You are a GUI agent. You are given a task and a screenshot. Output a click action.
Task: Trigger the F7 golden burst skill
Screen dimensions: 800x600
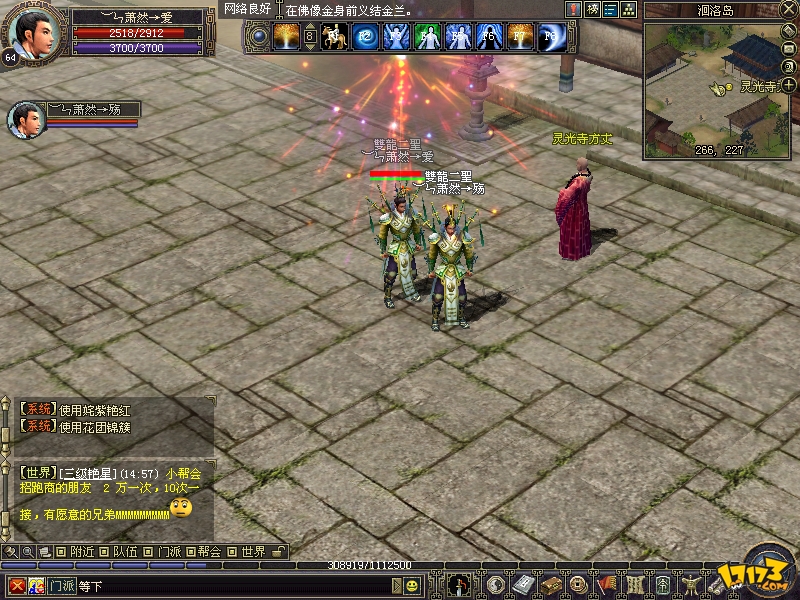click(x=520, y=37)
